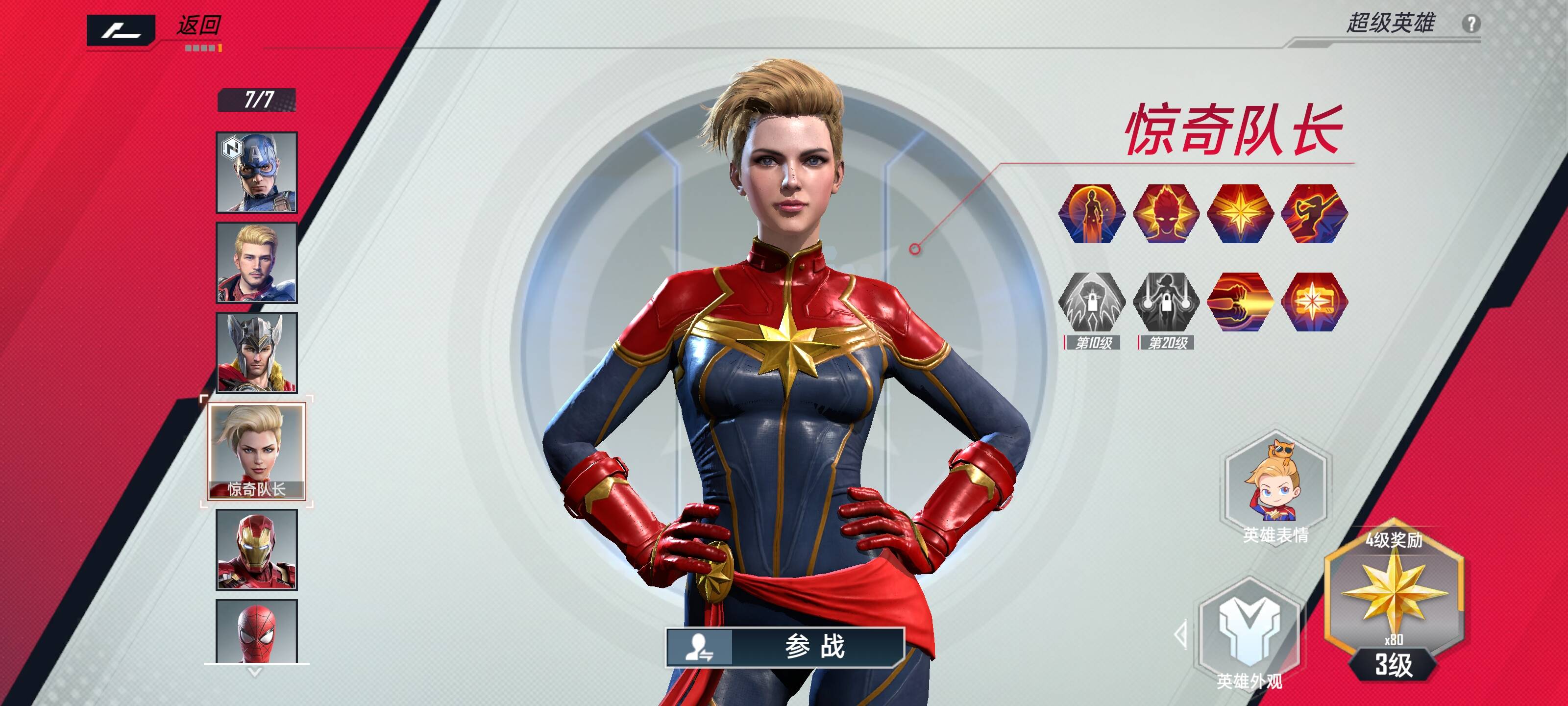Choose the blond unmasked hero portrait

[257, 262]
